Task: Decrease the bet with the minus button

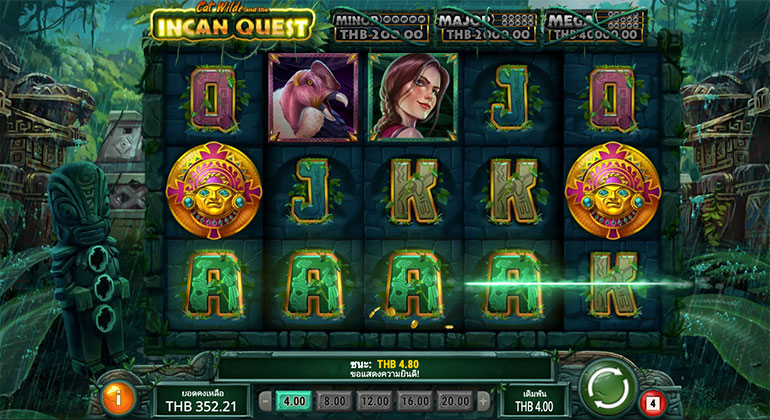Action: 264,399
